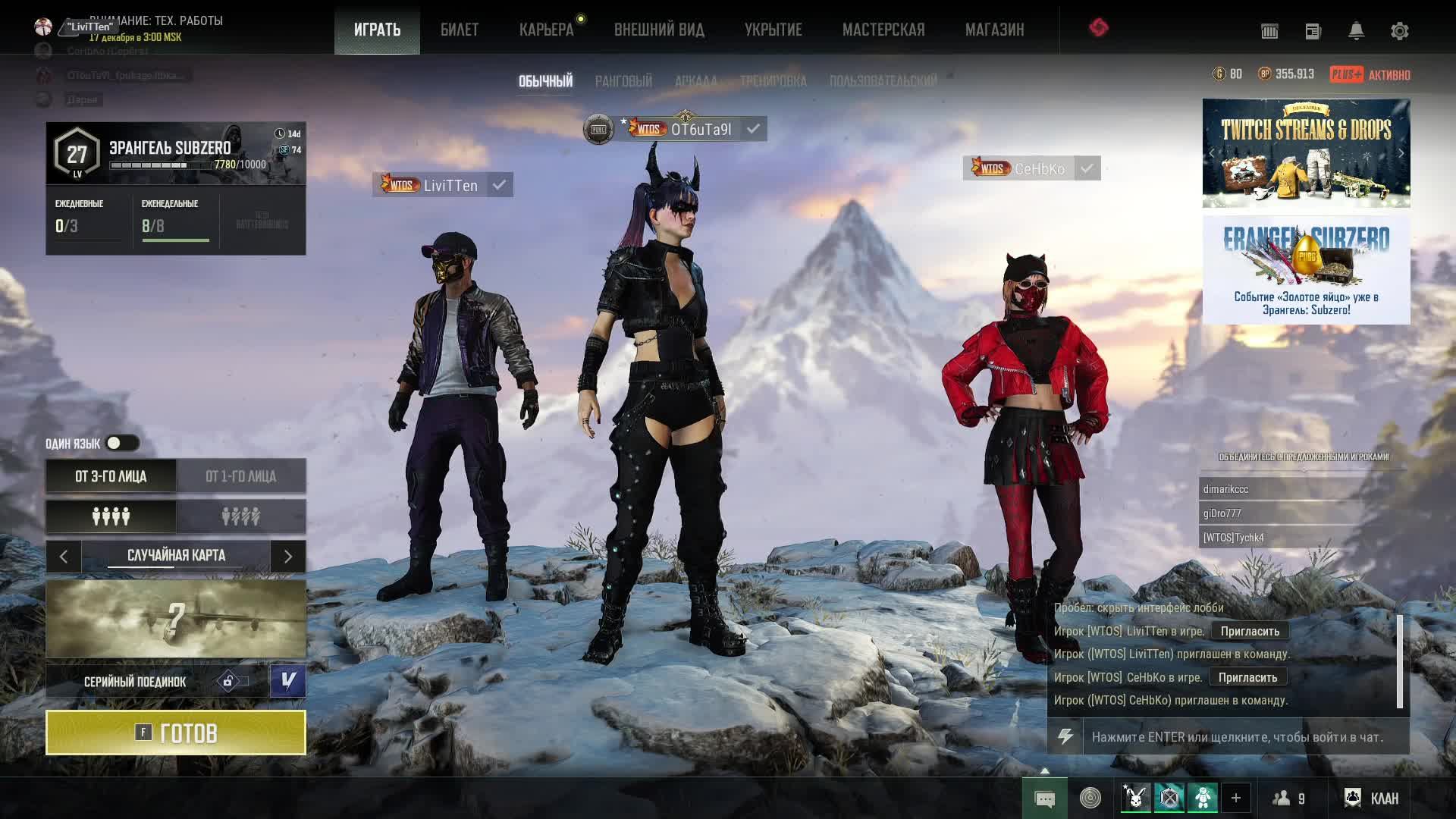Viewport: 1456px width, 819px height.
Task: Select previous map with left arrow
Action: click(x=64, y=557)
